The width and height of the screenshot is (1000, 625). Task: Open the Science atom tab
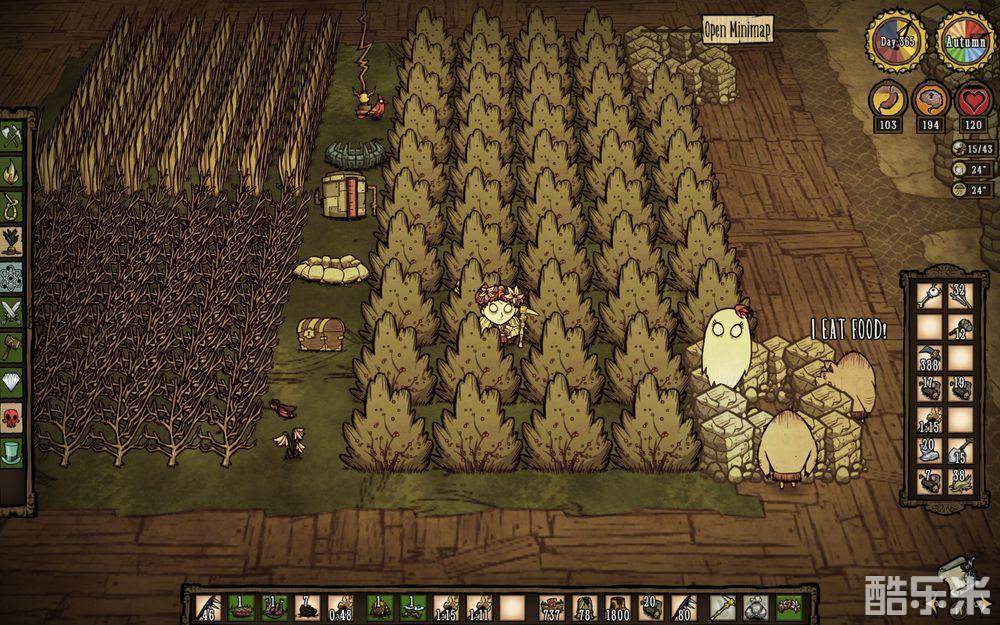pyautogui.click(x=12, y=276)
